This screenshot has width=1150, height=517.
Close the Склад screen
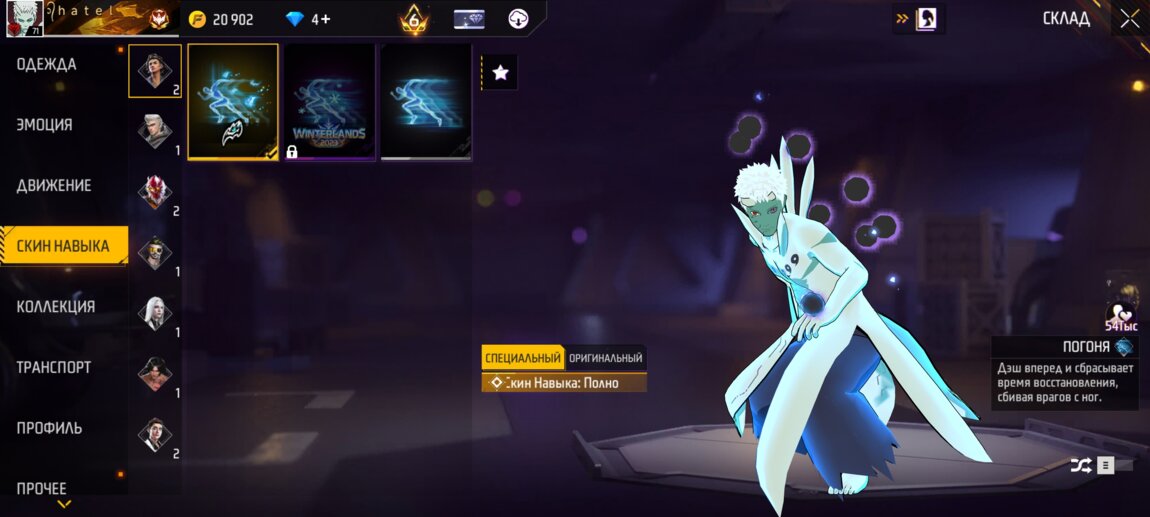(x=1129, y=19)
